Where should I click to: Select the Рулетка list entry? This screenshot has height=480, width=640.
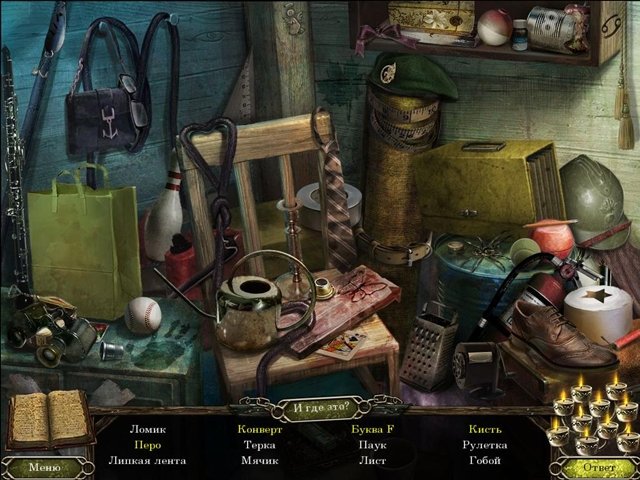(x=485, y=445)
